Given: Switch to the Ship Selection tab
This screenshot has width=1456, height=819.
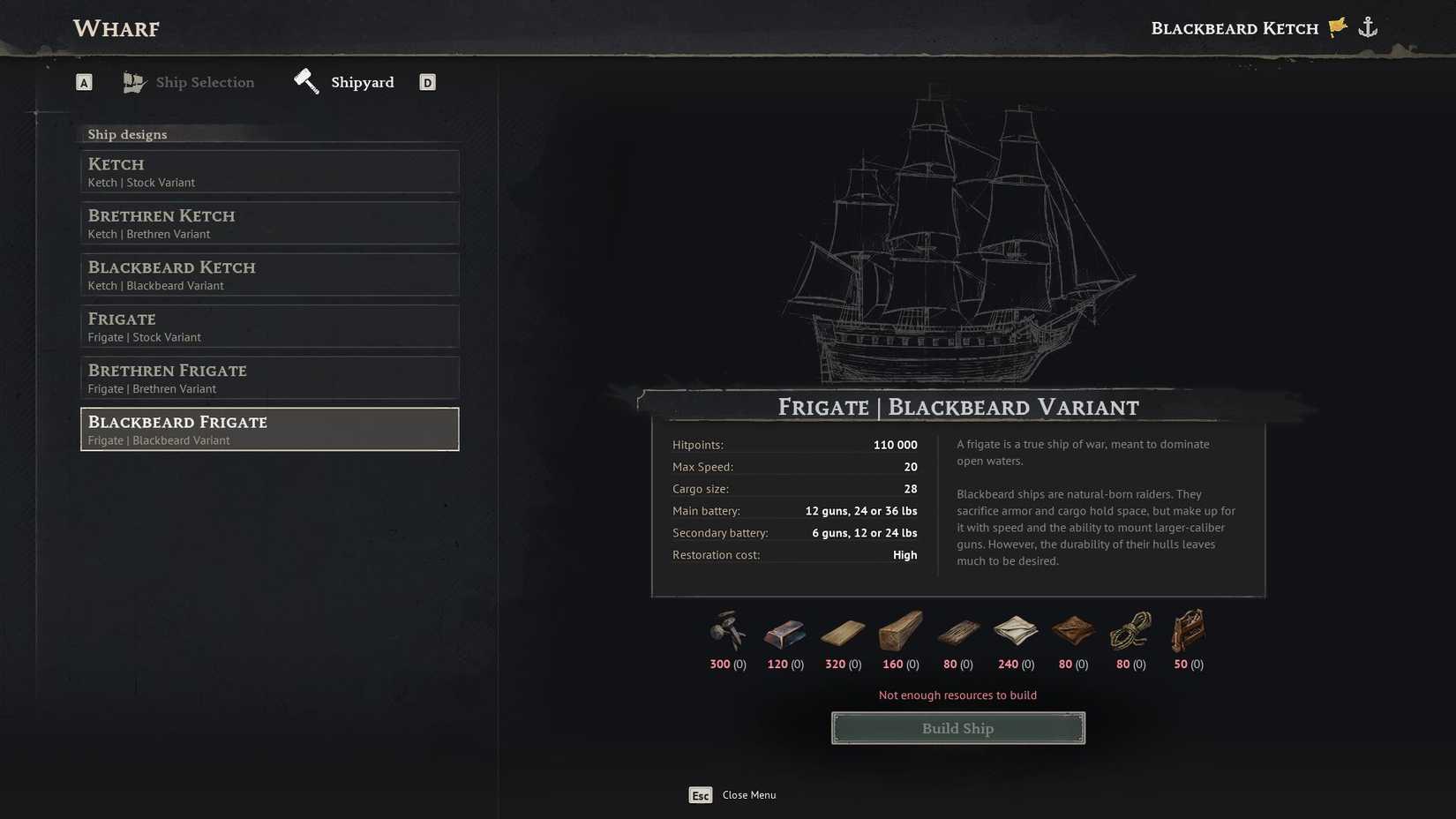Looking at the screenshot, I should coord(204,82).
